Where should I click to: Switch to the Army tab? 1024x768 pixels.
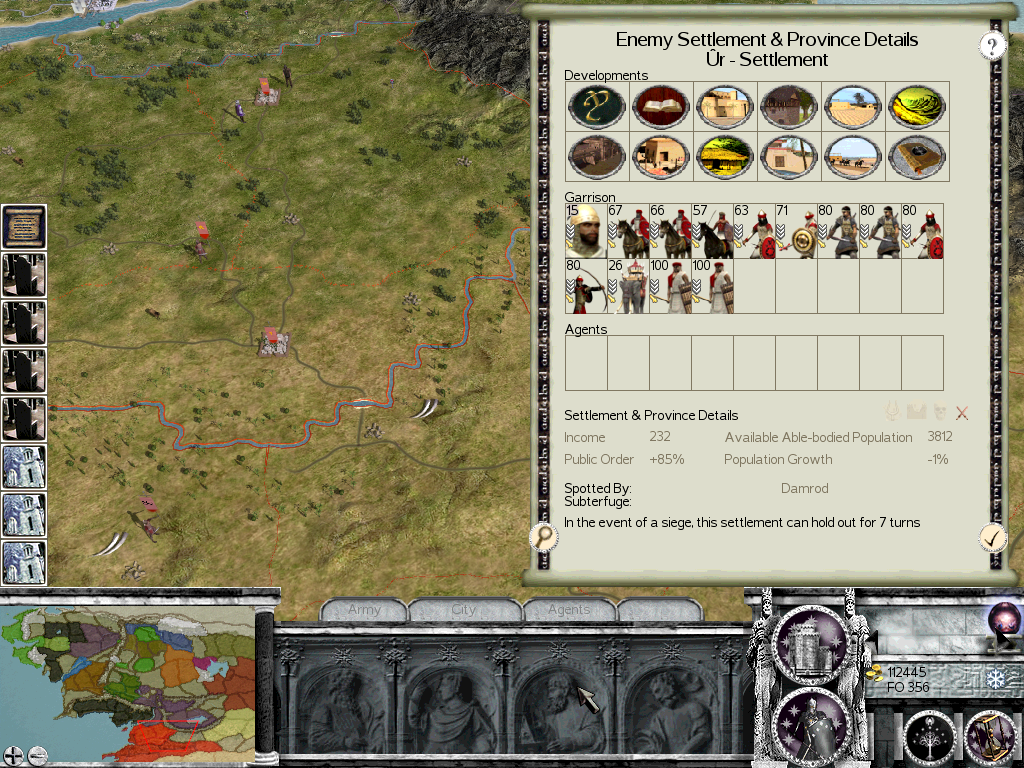(364, 610)
